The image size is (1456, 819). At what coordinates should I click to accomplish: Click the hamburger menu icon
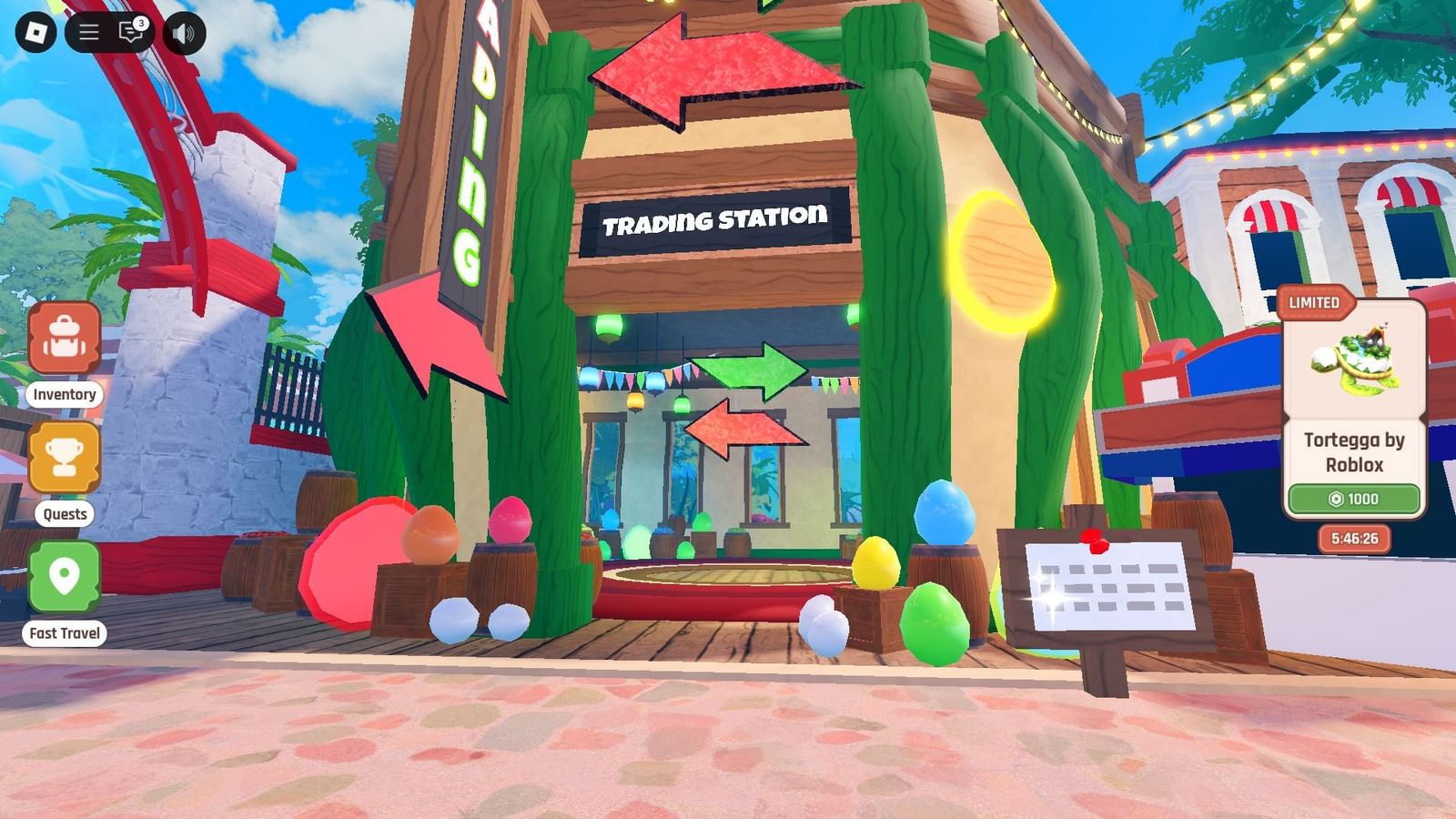pyautogui.click(x=87, y=34)
